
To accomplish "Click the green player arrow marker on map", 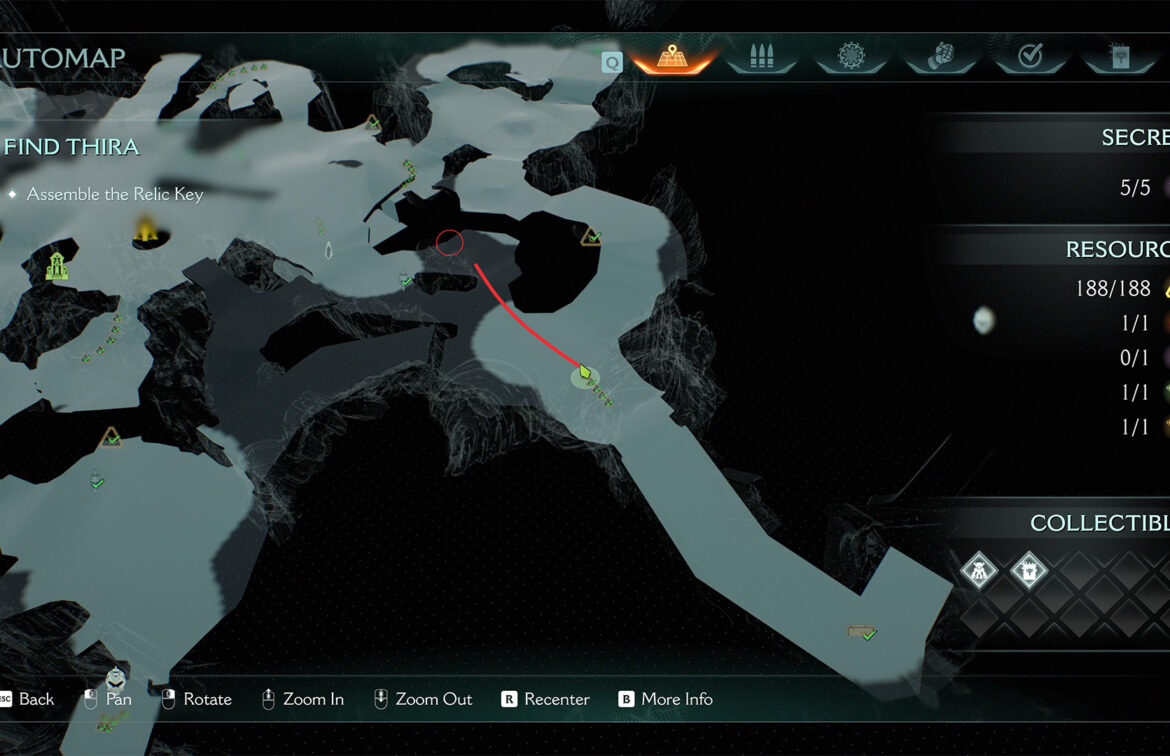I will (585, 373).
